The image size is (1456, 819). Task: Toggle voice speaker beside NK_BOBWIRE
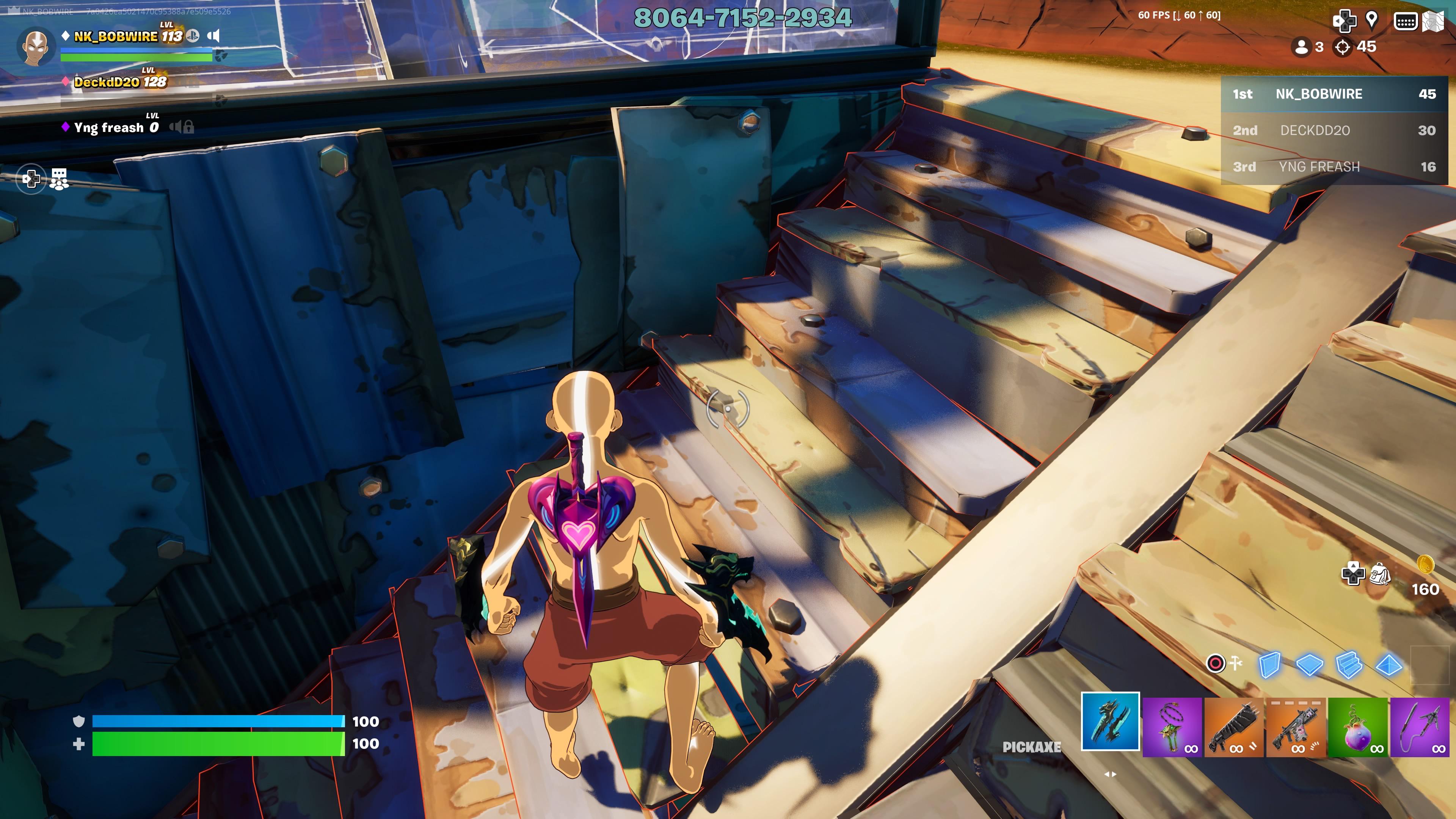coord(213,36)
